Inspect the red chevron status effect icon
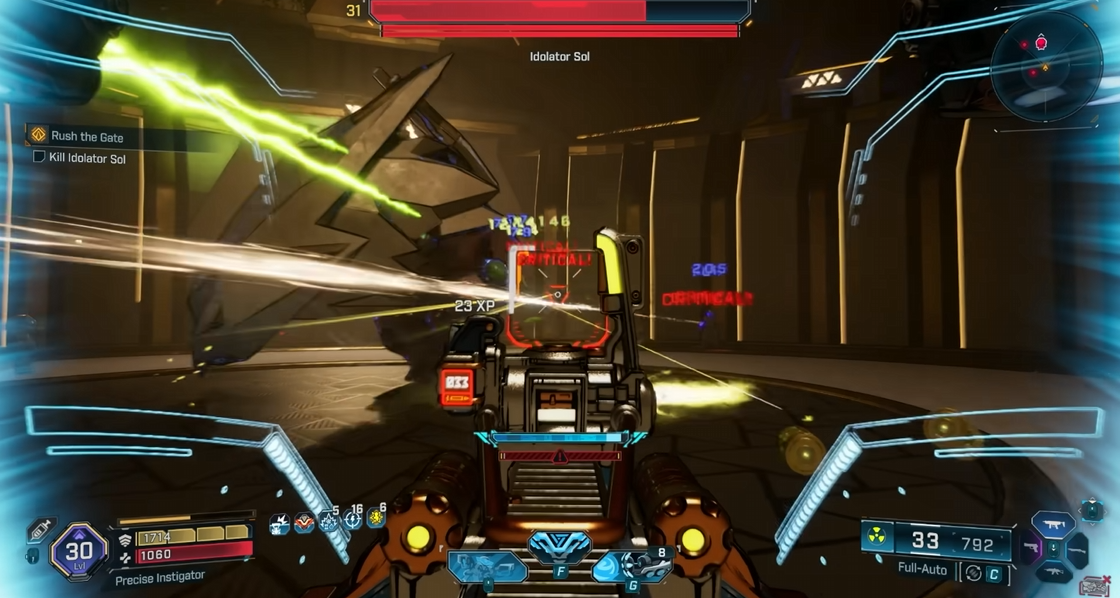The height and width of the screenshot is (598, 1120). (303, 523)
